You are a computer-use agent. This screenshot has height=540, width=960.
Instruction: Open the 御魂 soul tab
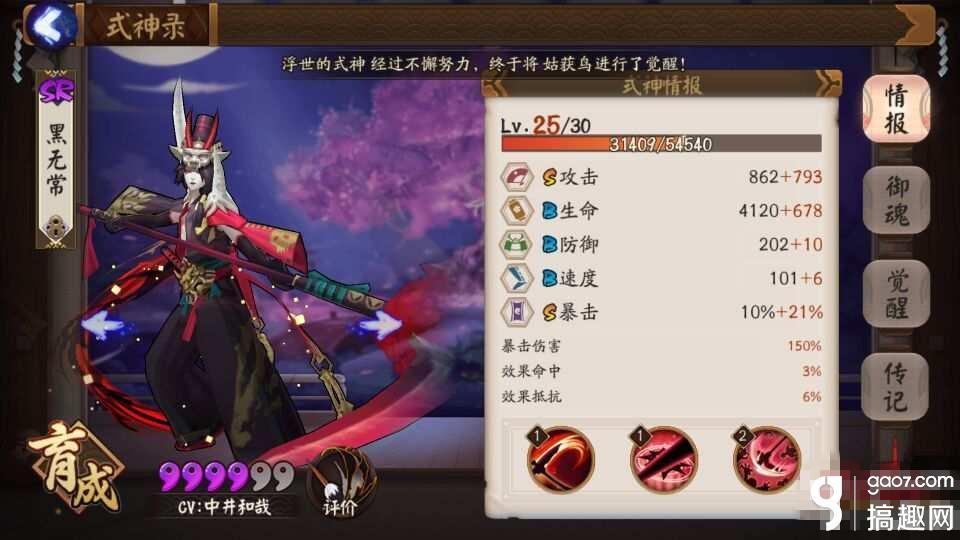895,201
